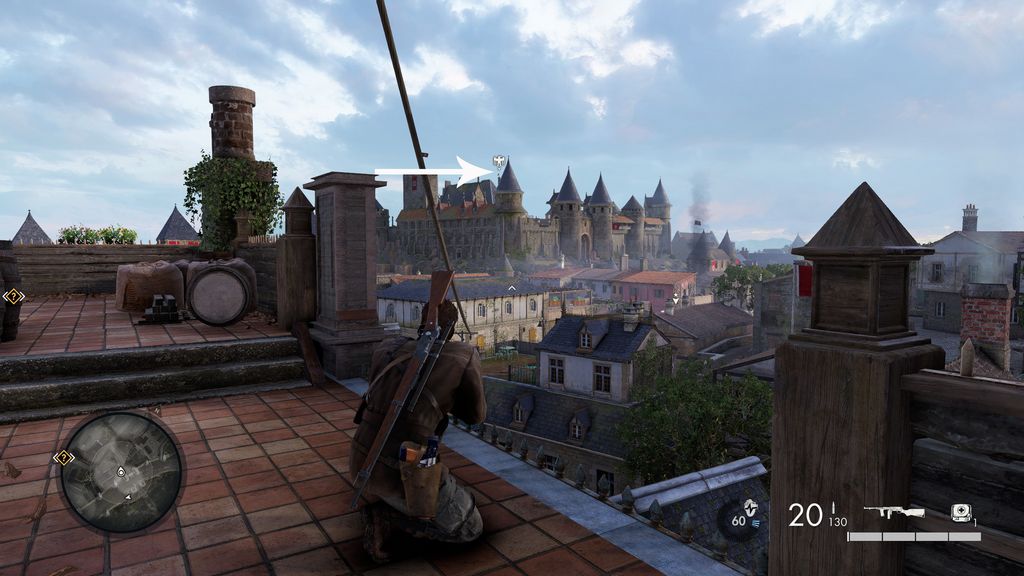Select the eagle objective marker above the castle
This screenshot has height=576, width=1024.
[499, 163]
